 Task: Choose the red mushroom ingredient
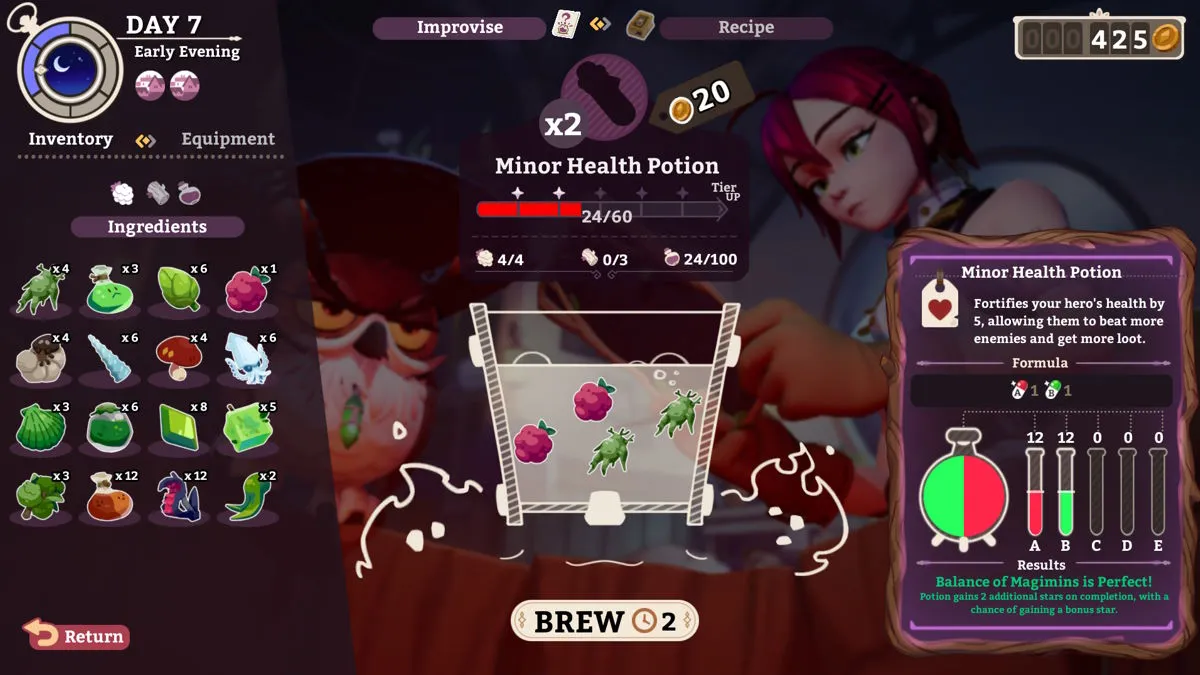[179, 359]
